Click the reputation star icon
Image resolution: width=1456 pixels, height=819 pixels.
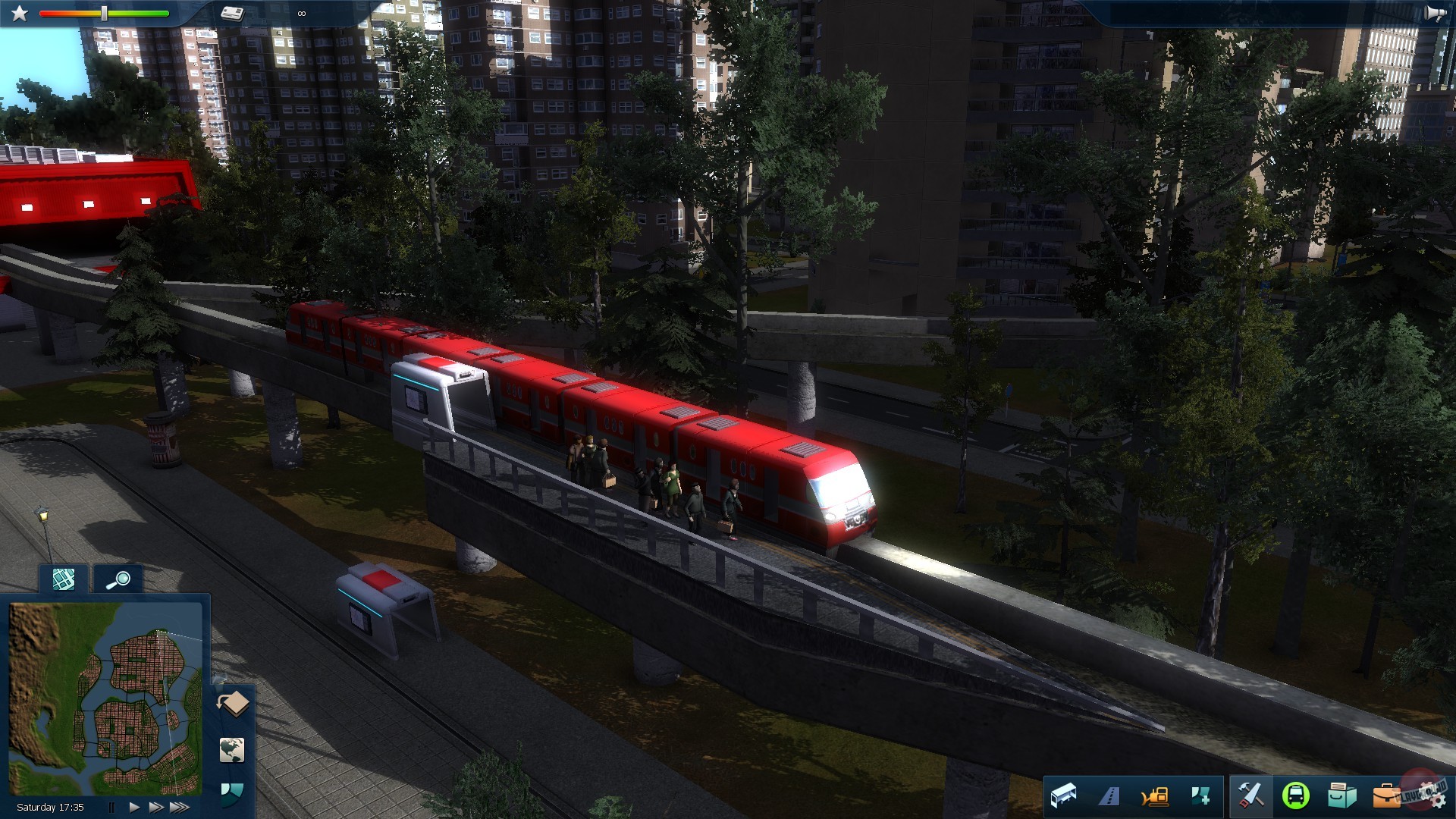point(19,14)
